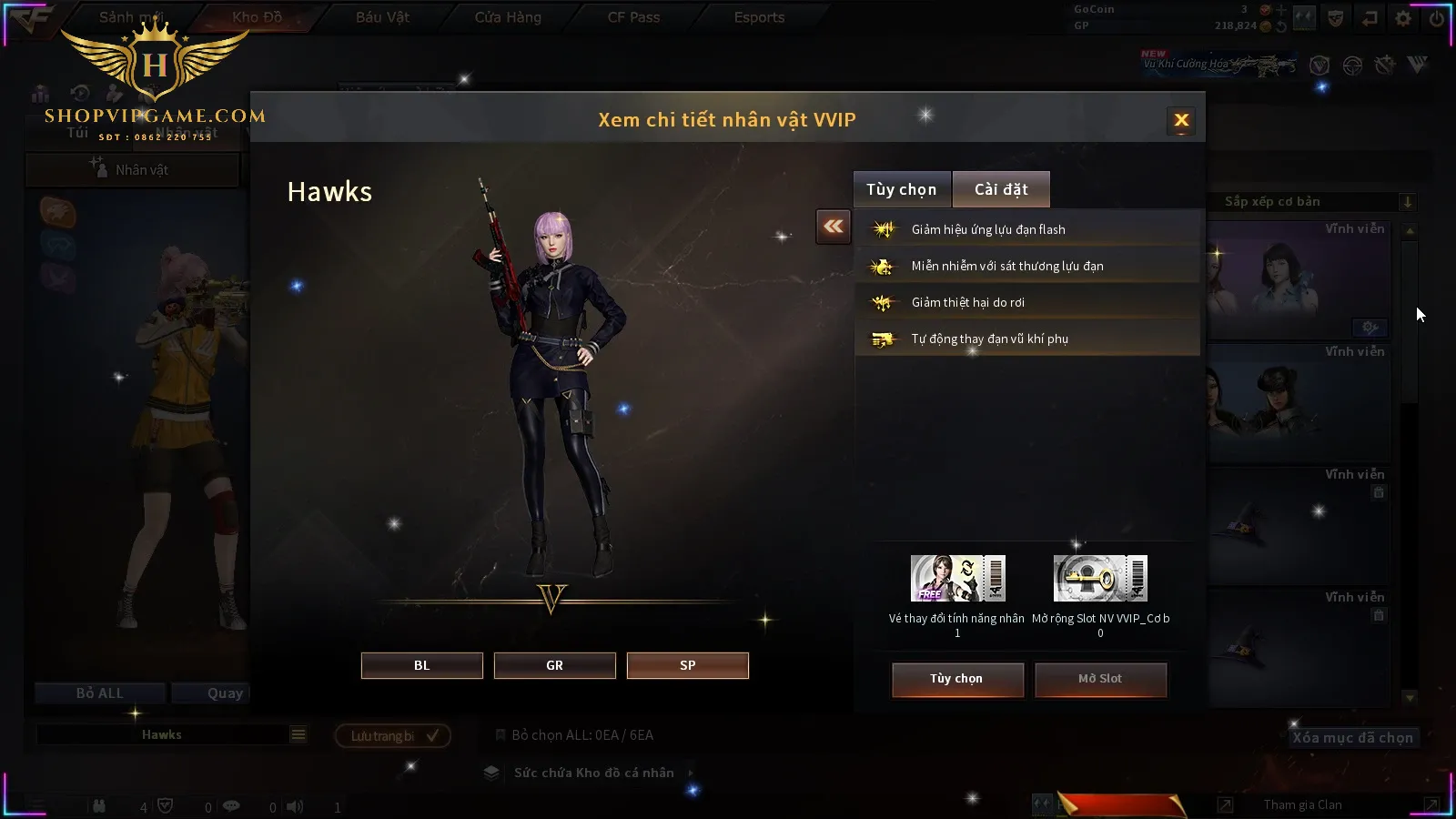The width and height of the screenshot is (1456, 819).
Task: Open the Esports menu
Action: click(759, 17)
